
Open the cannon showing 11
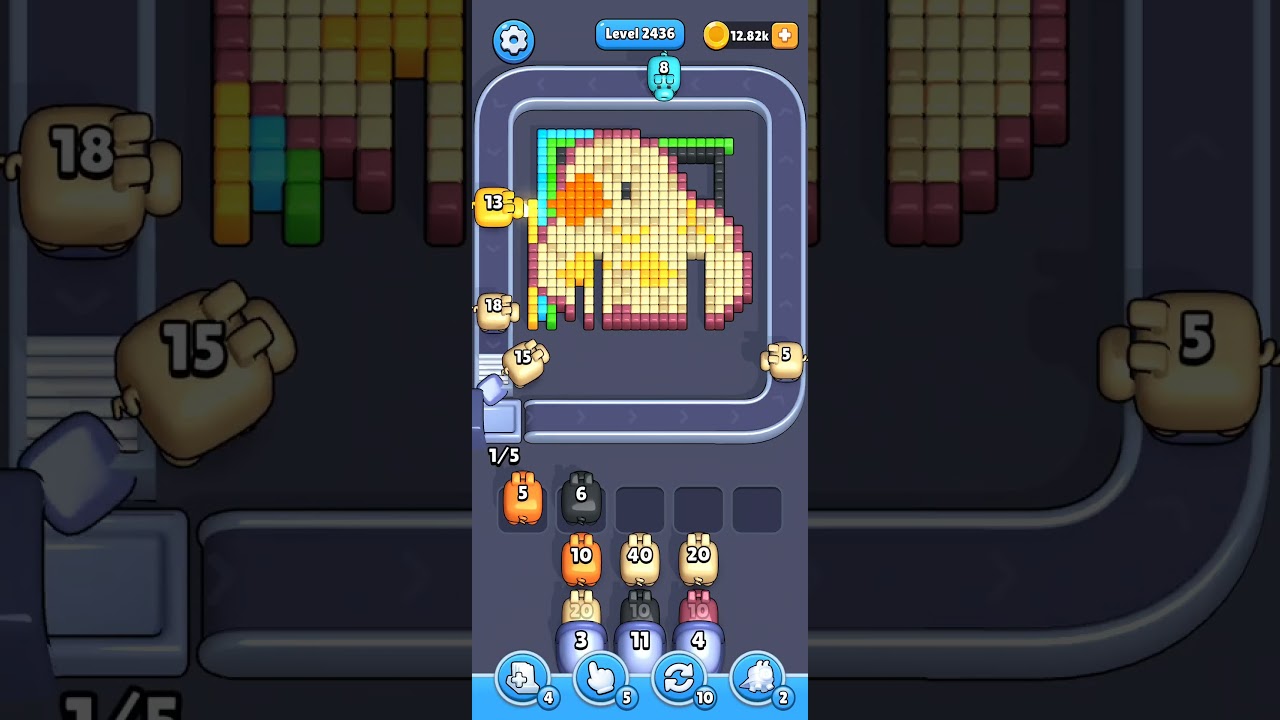(639, 641)
